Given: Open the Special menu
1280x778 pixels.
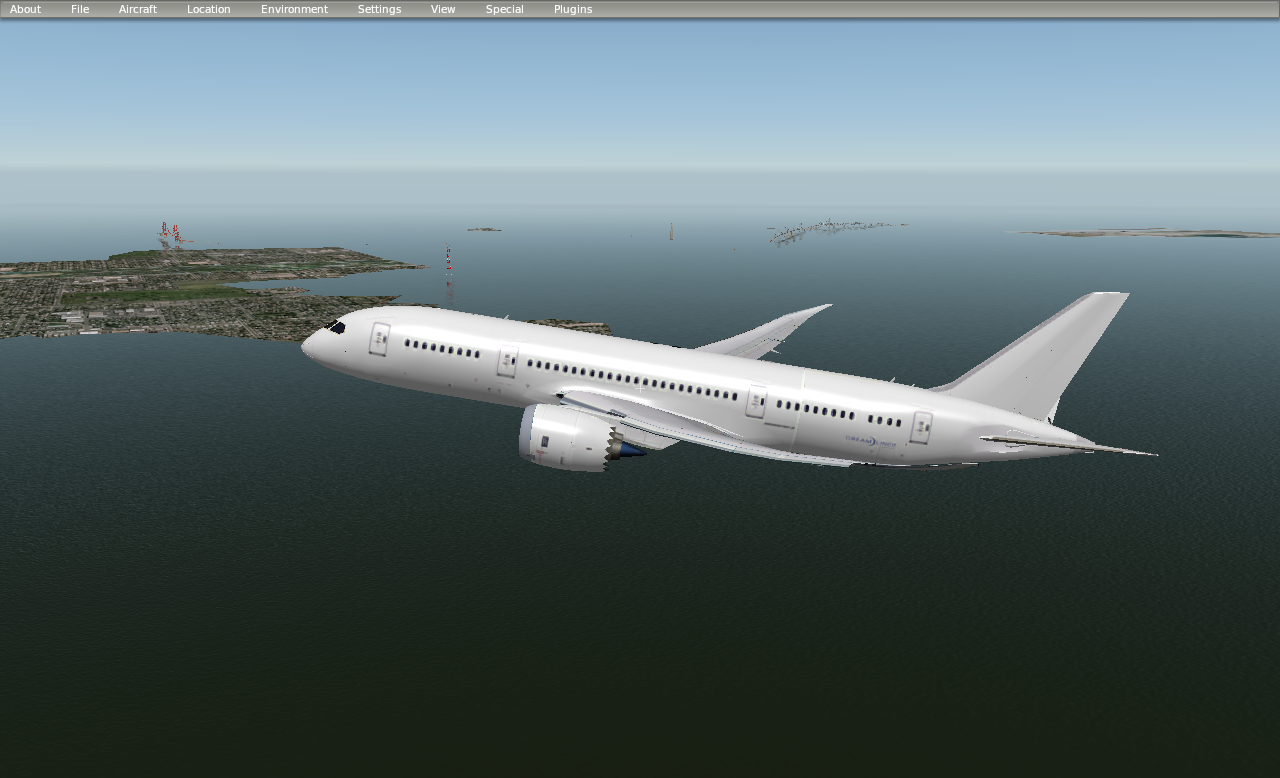Looking at the screenshot, I should pyautogui.click(x=504, y=8).
